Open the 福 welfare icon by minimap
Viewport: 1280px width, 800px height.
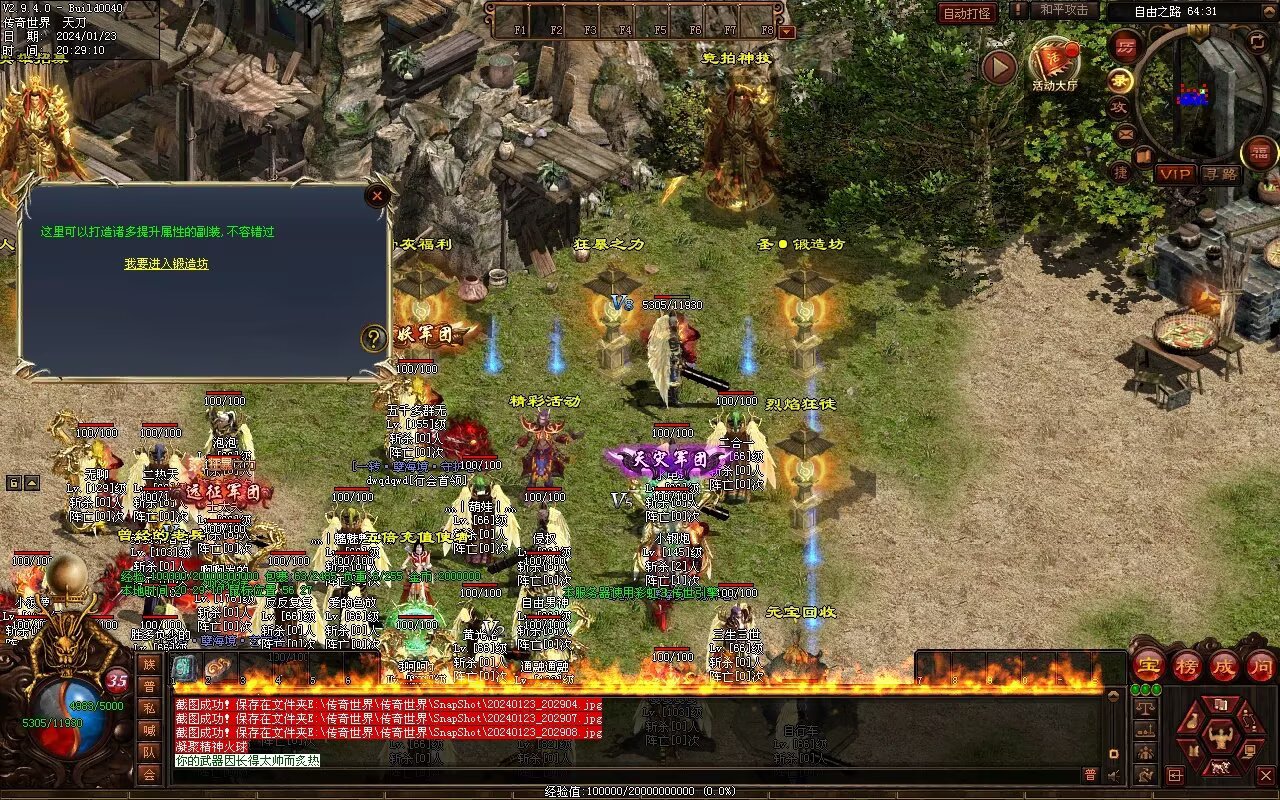pos(1259,153)
